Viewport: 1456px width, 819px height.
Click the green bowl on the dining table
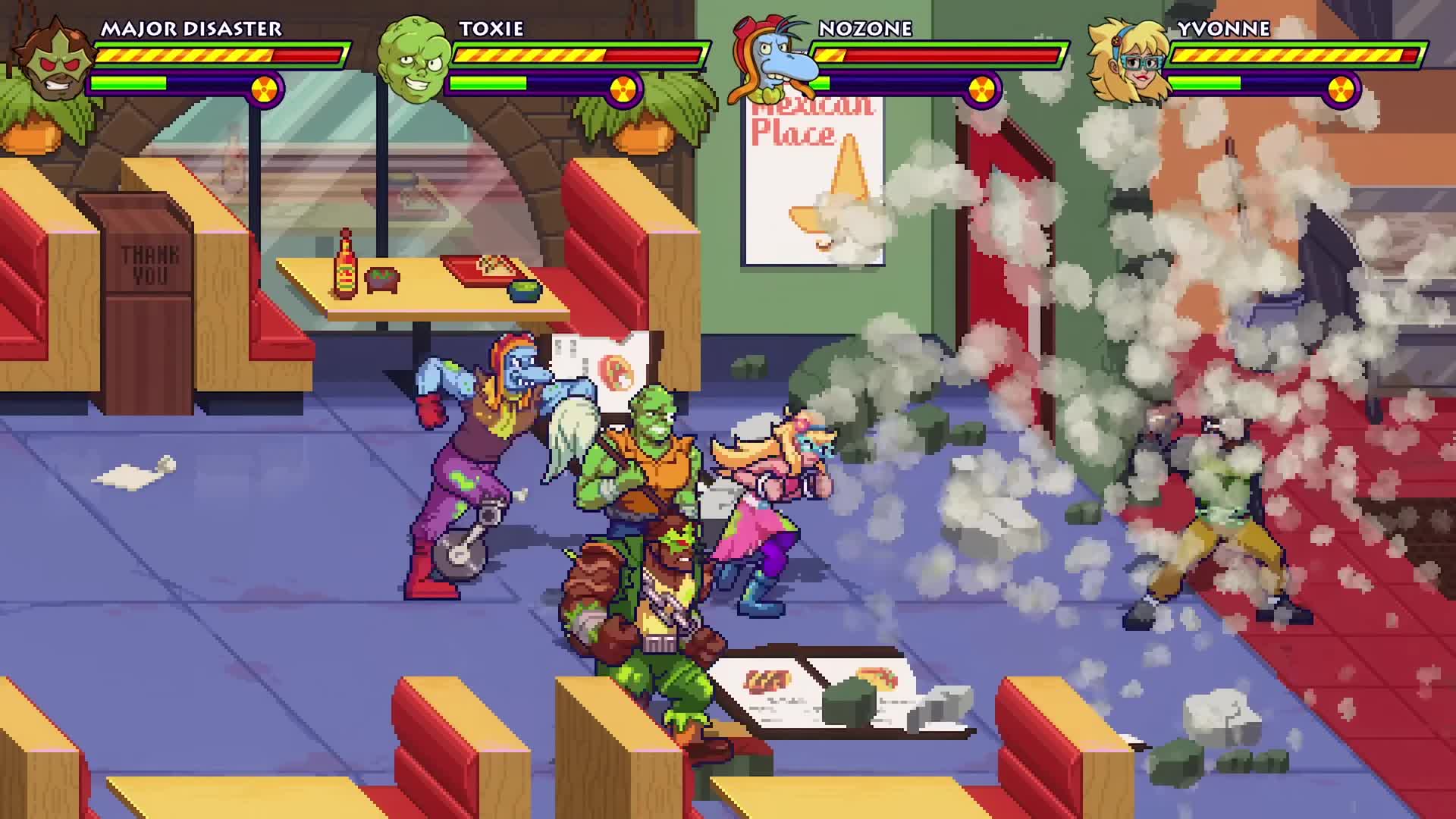tap(524, 290)
